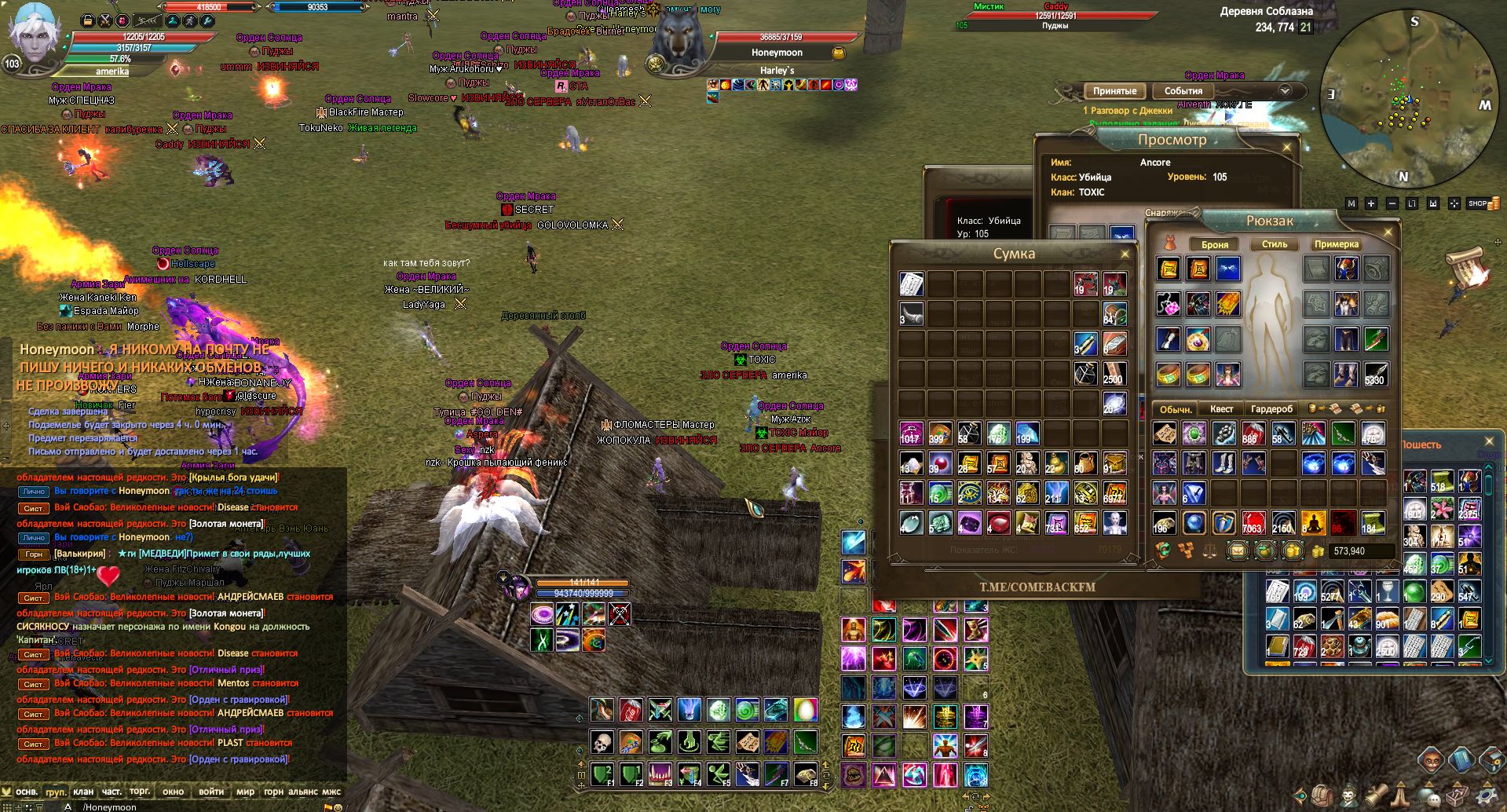Viewport: 1507px width, 812px height.
Task: Select the Броня armor tab
Action: coord(1214,244)
